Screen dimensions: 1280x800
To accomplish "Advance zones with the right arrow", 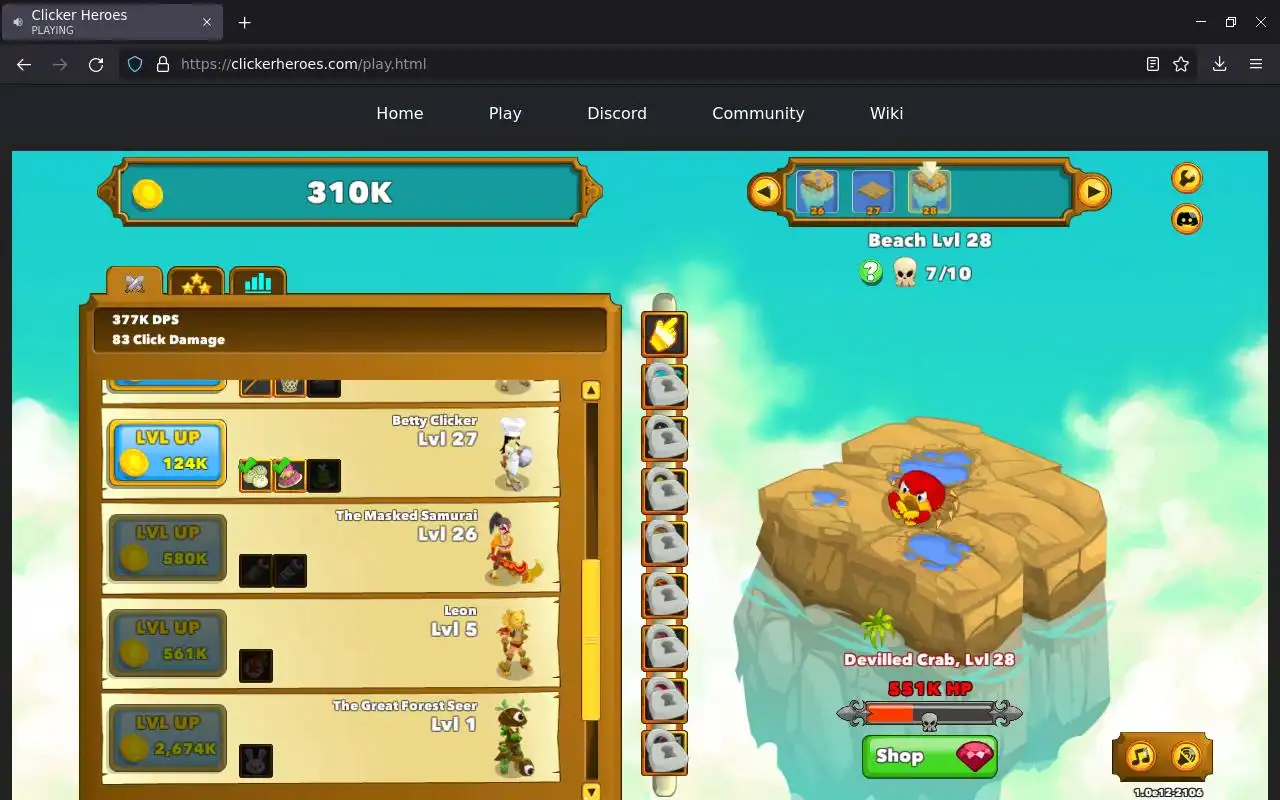I will tap(1093, 191).
